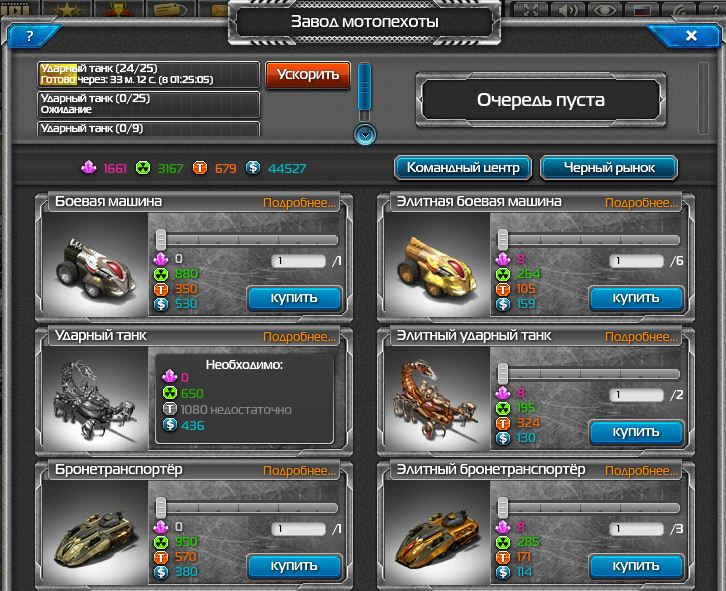726x591 pixels.
Task: Open Подробнее details for Ударный танк
Action: pyautogui.click(x=300, y=337)
